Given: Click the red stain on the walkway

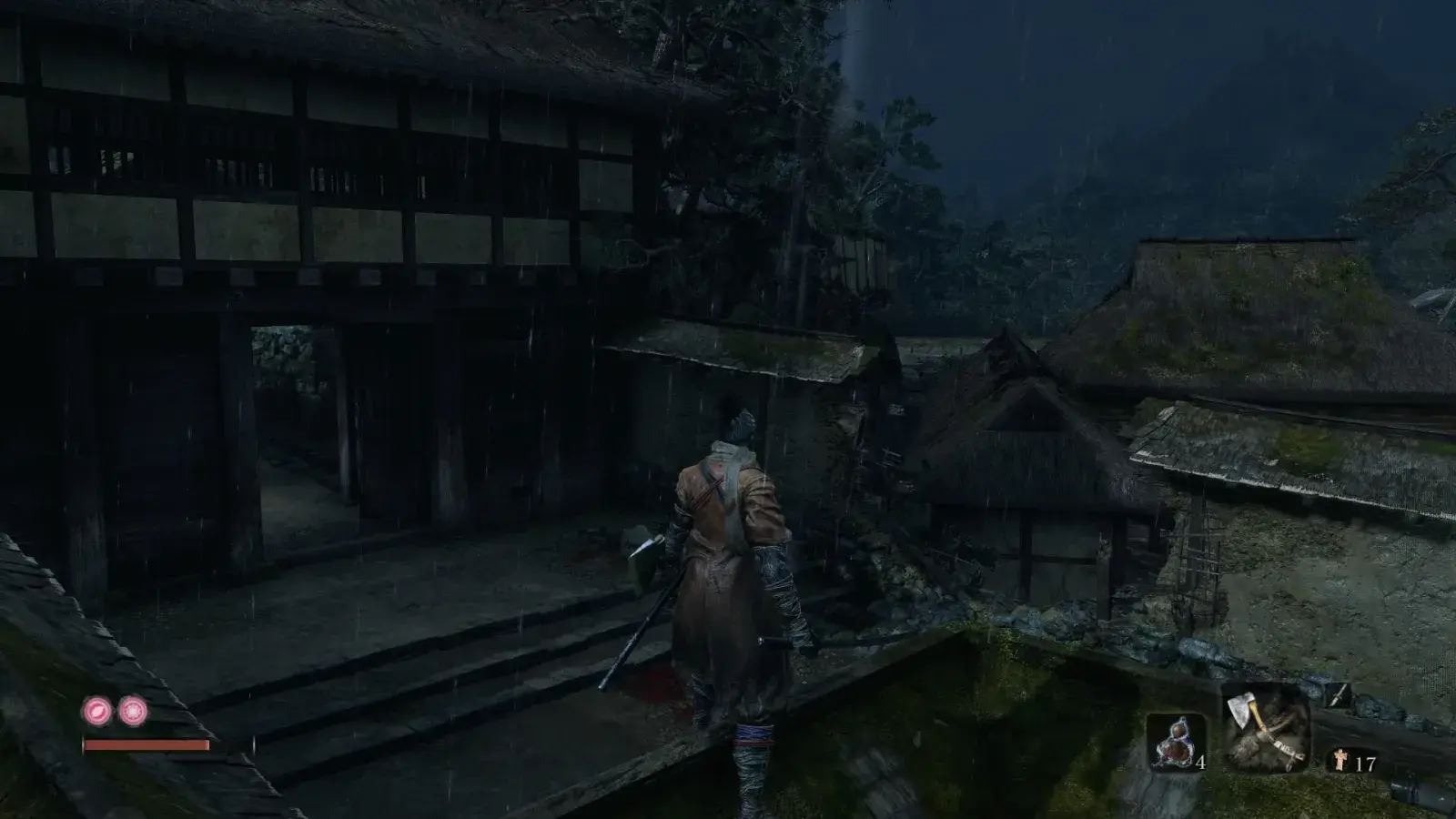Looking at the screenshot, I should click(x=657, y=683).
